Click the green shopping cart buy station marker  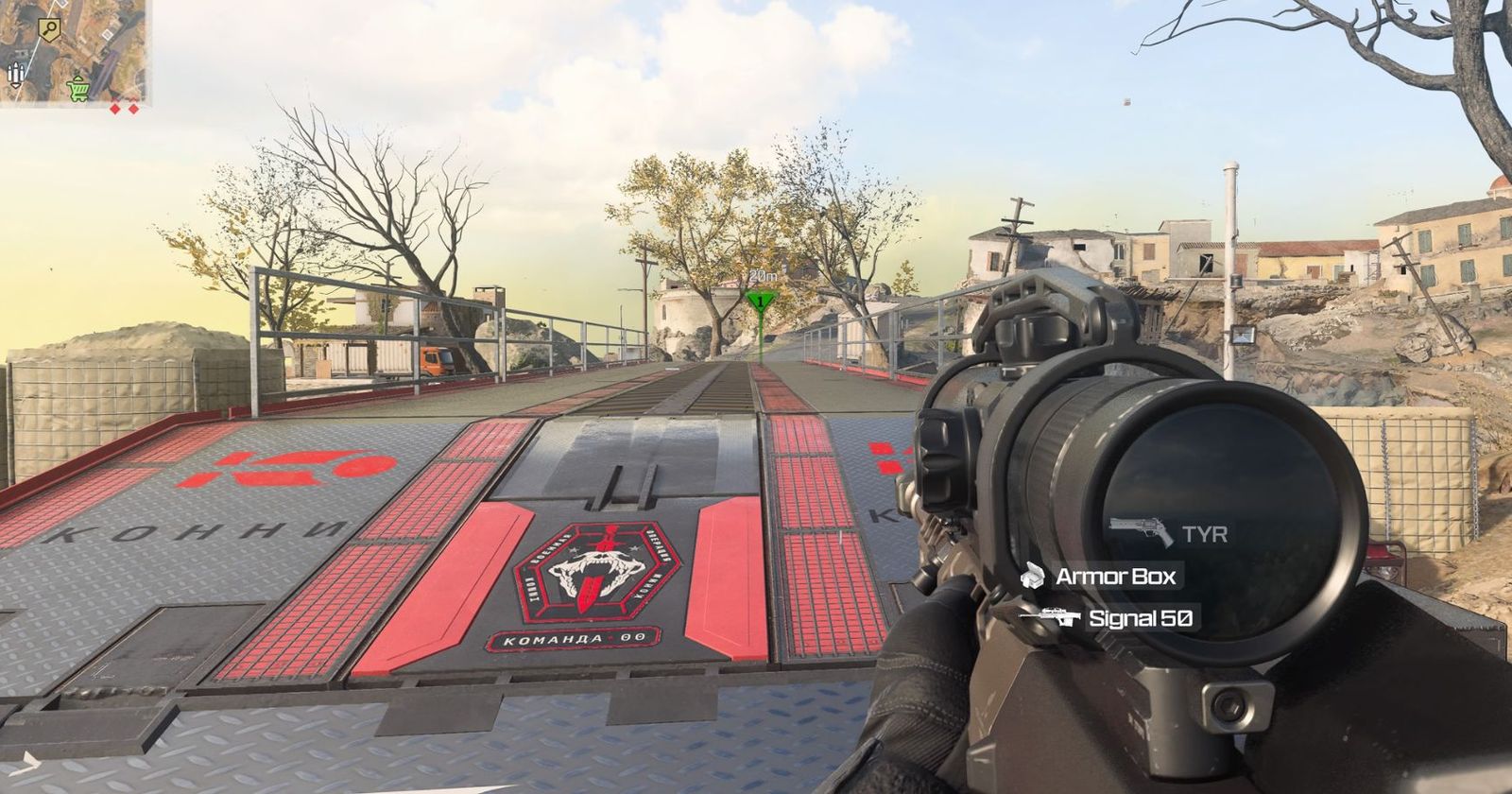coord(78,90)
